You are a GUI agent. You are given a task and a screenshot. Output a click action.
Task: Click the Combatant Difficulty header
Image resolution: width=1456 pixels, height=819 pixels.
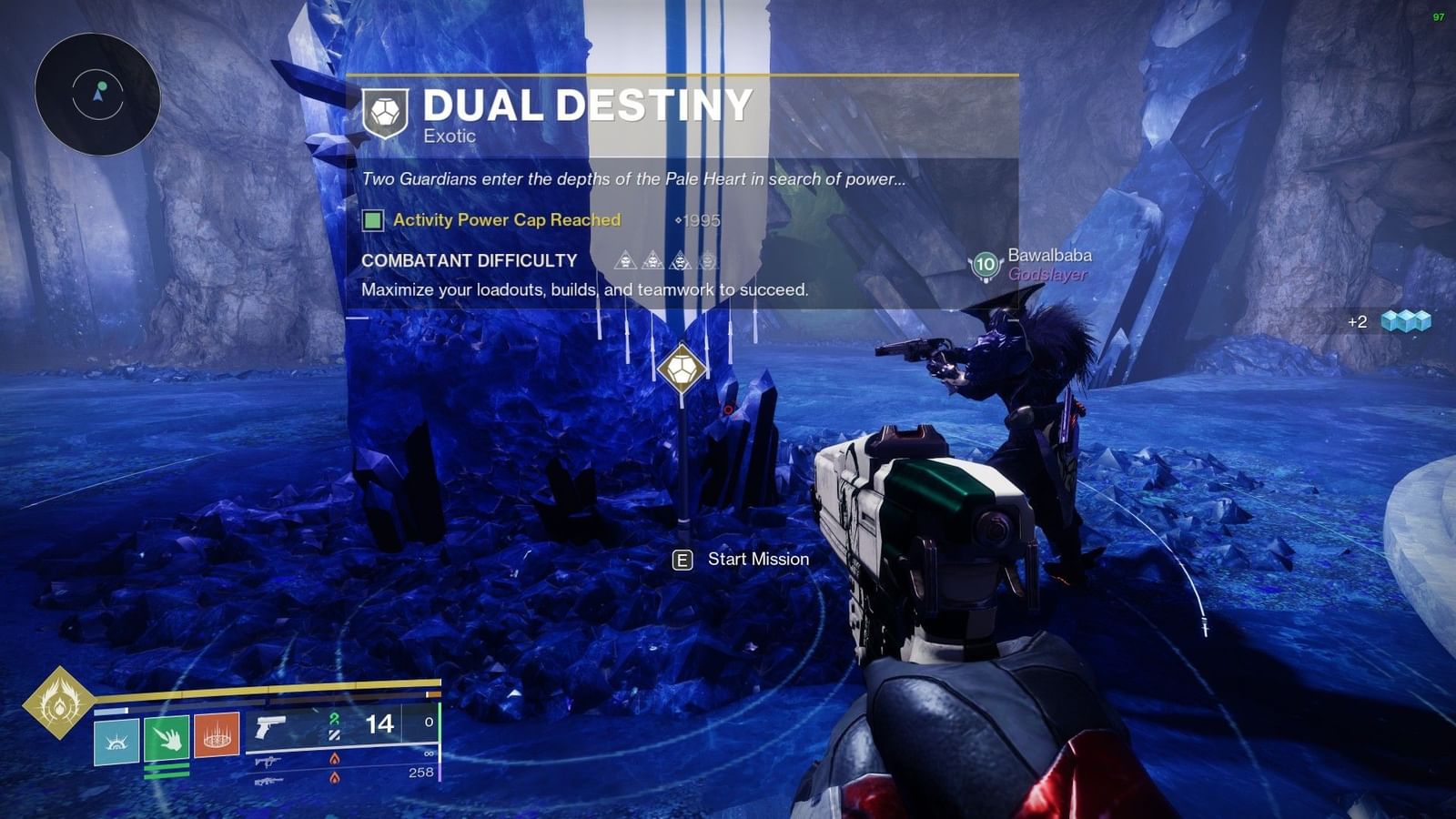(468, 260)
